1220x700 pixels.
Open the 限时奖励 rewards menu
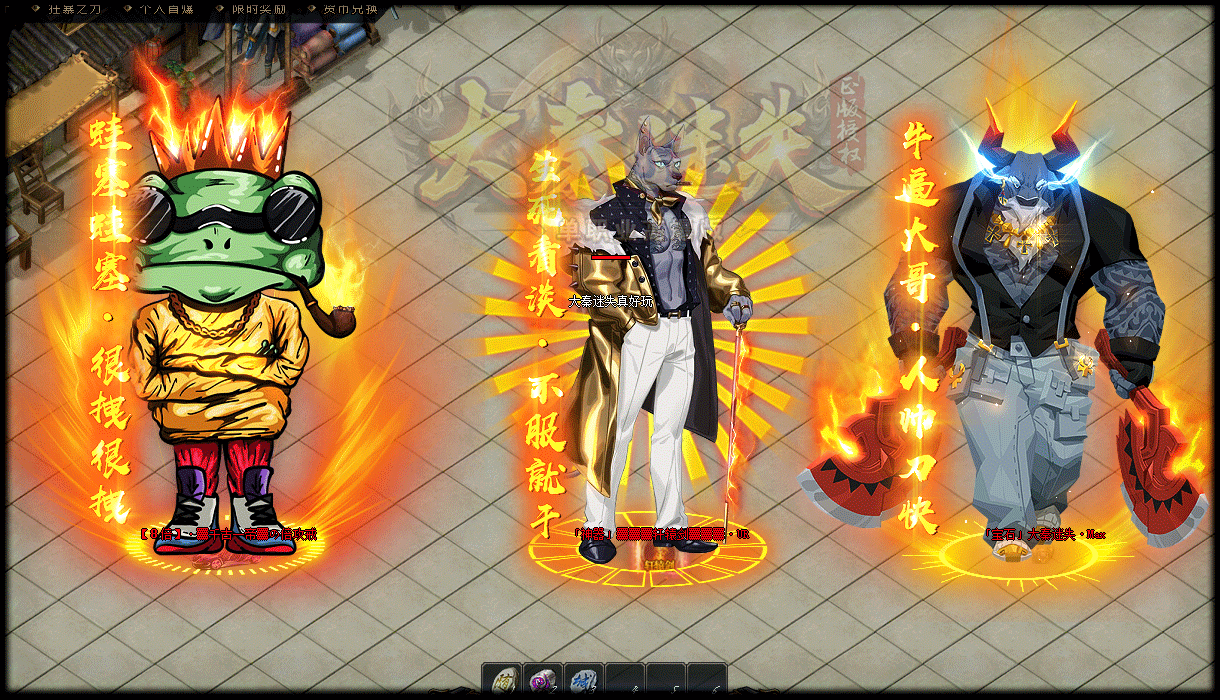coord(258,9)
